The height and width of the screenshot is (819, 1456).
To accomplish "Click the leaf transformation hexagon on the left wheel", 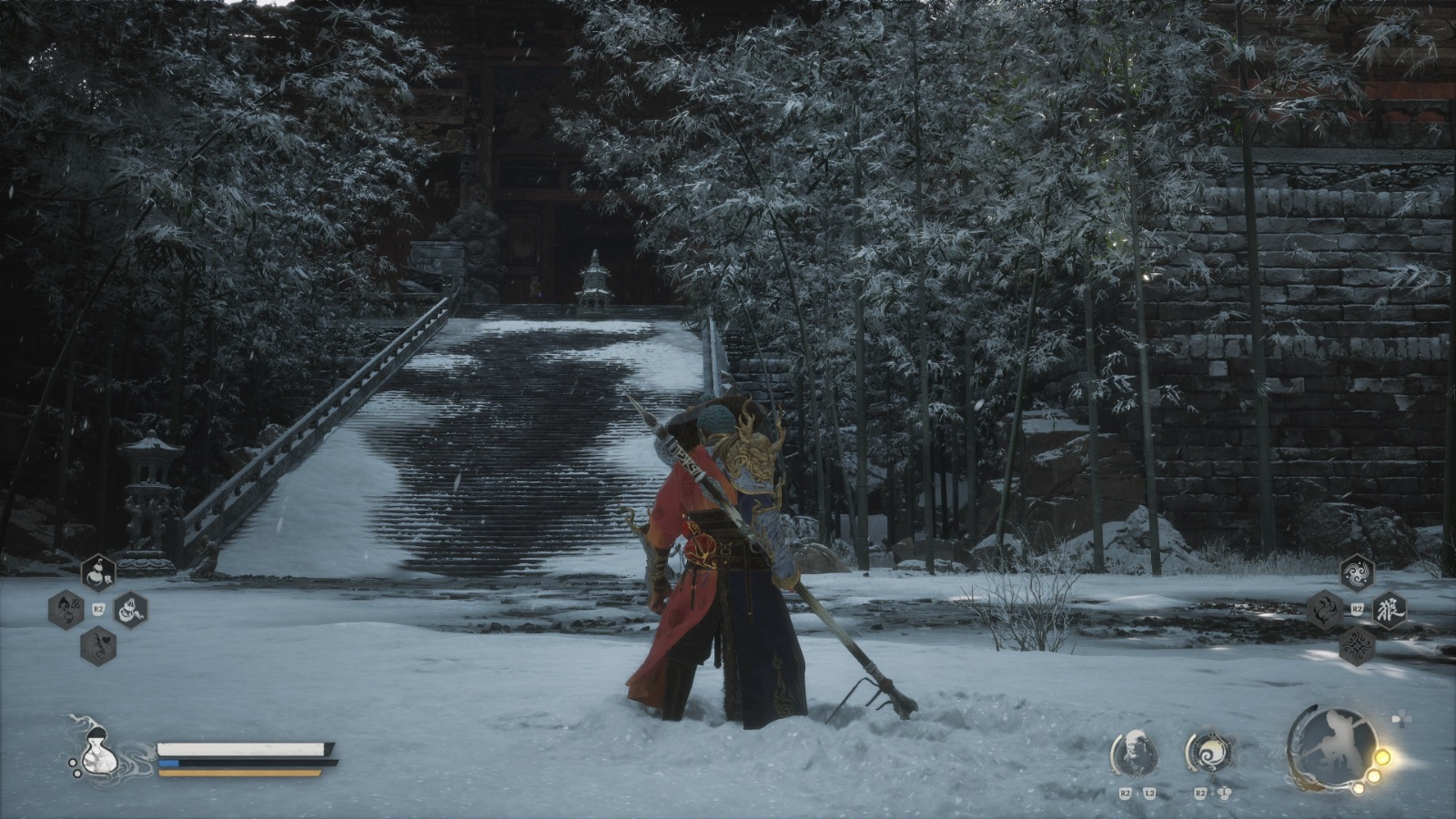I will pos(66,608).
